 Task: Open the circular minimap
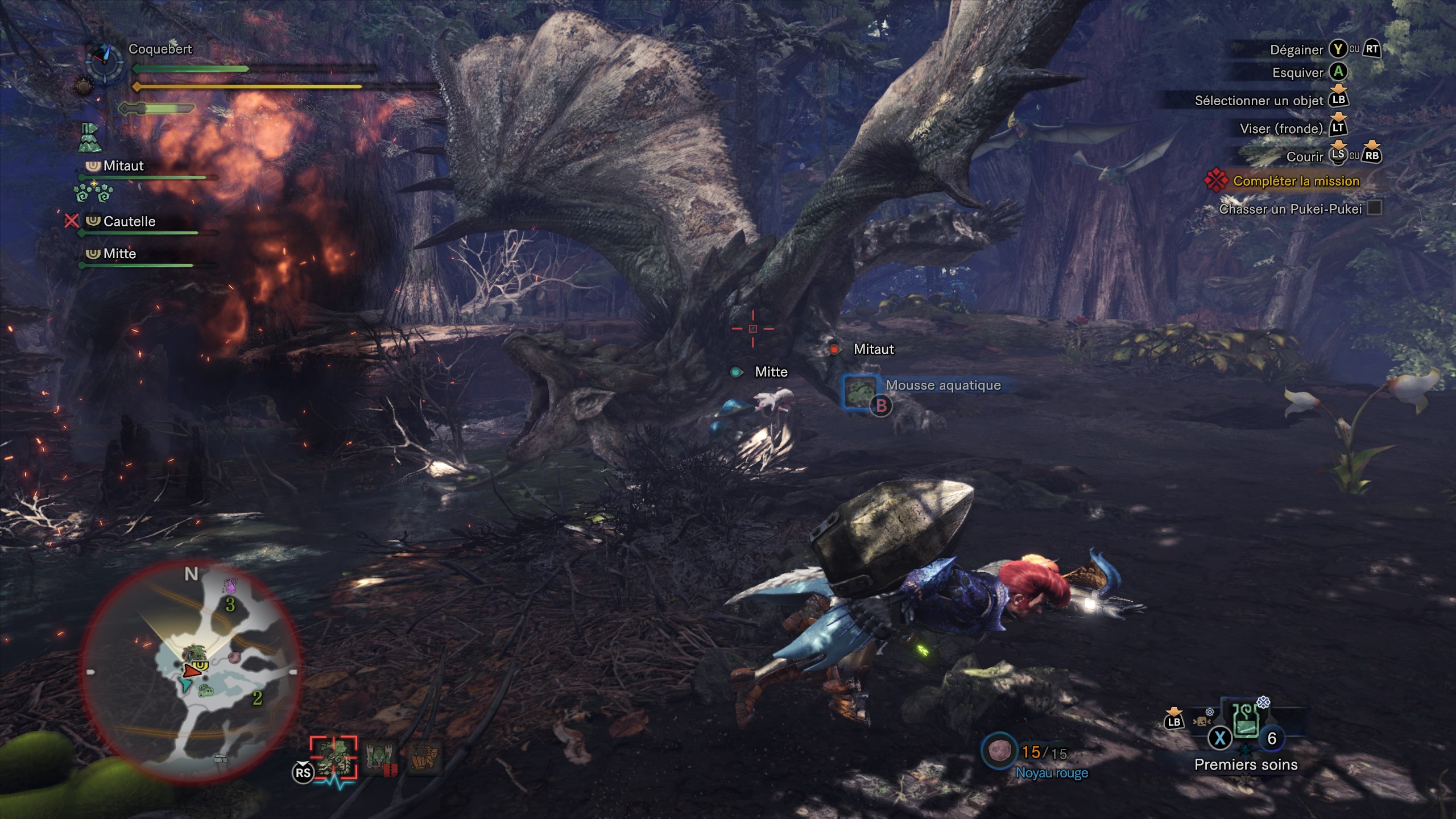[191, 672]
